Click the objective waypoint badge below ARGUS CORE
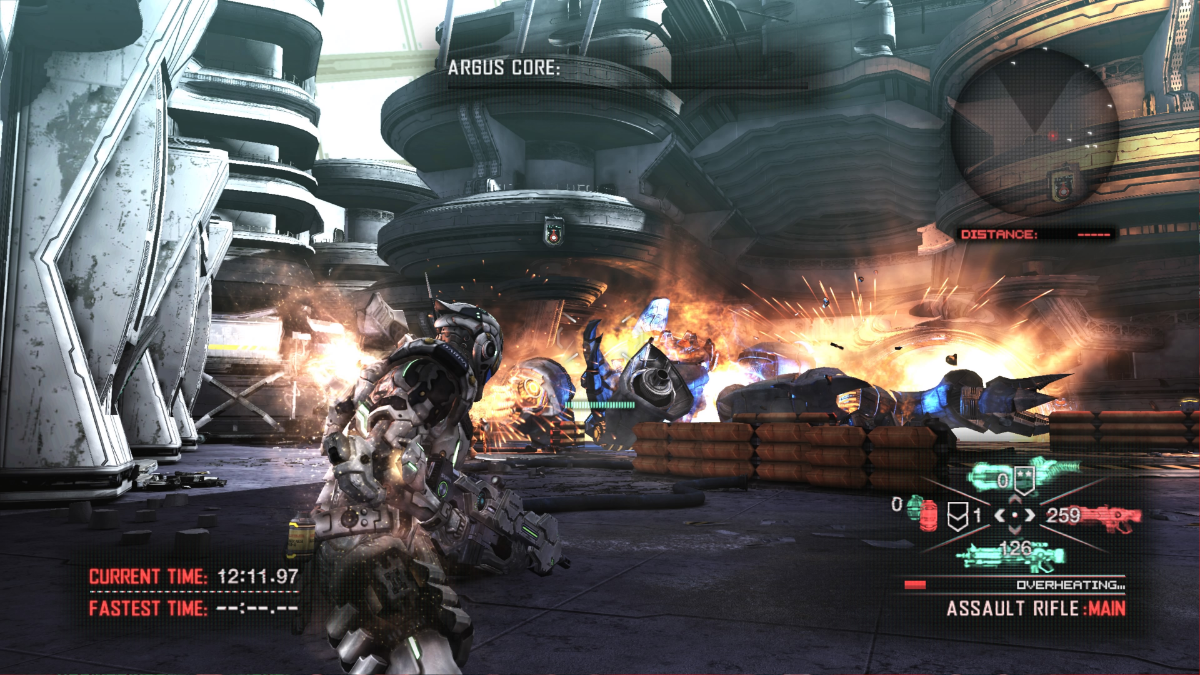The width and height of the screenshot is (1200, 675). (551, 231)
